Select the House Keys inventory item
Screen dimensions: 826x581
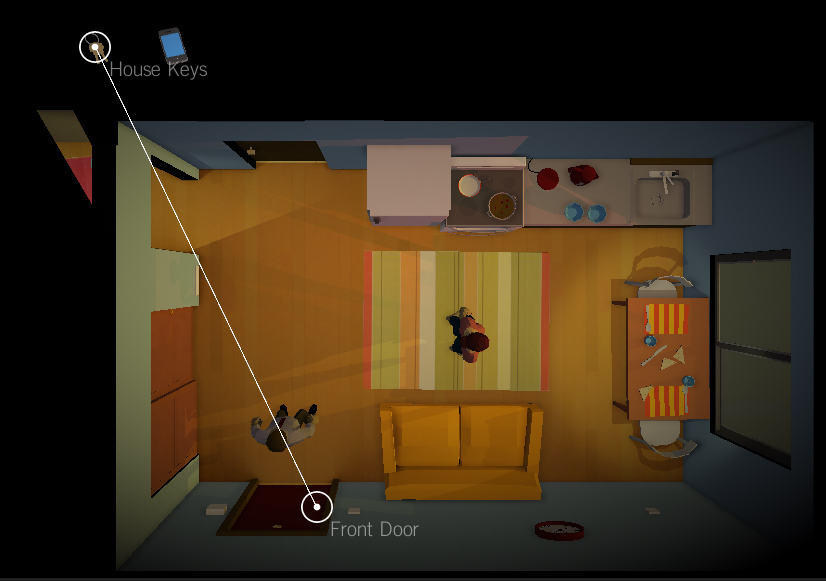coord(95,47)
